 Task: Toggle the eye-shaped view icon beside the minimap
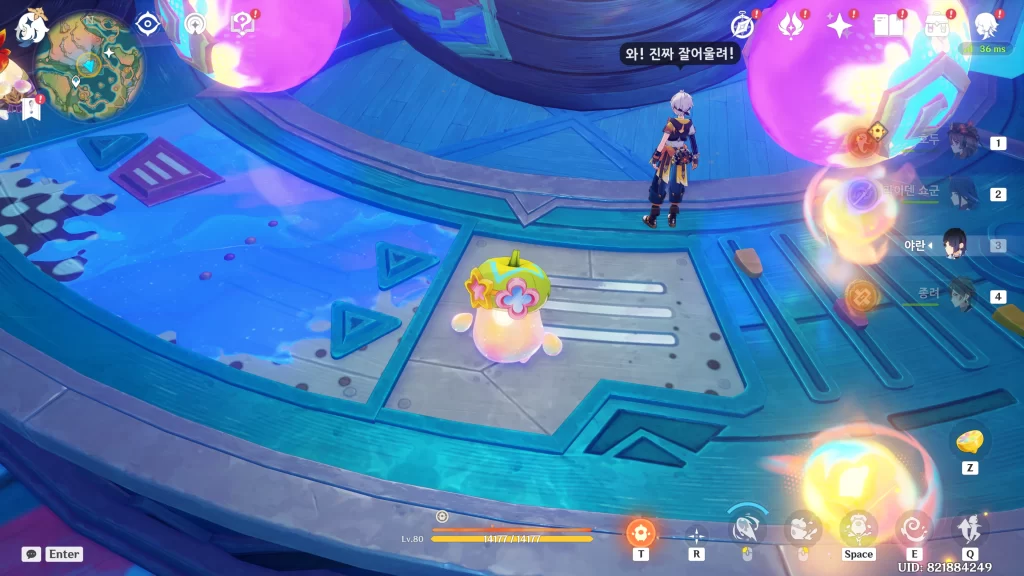148,24
